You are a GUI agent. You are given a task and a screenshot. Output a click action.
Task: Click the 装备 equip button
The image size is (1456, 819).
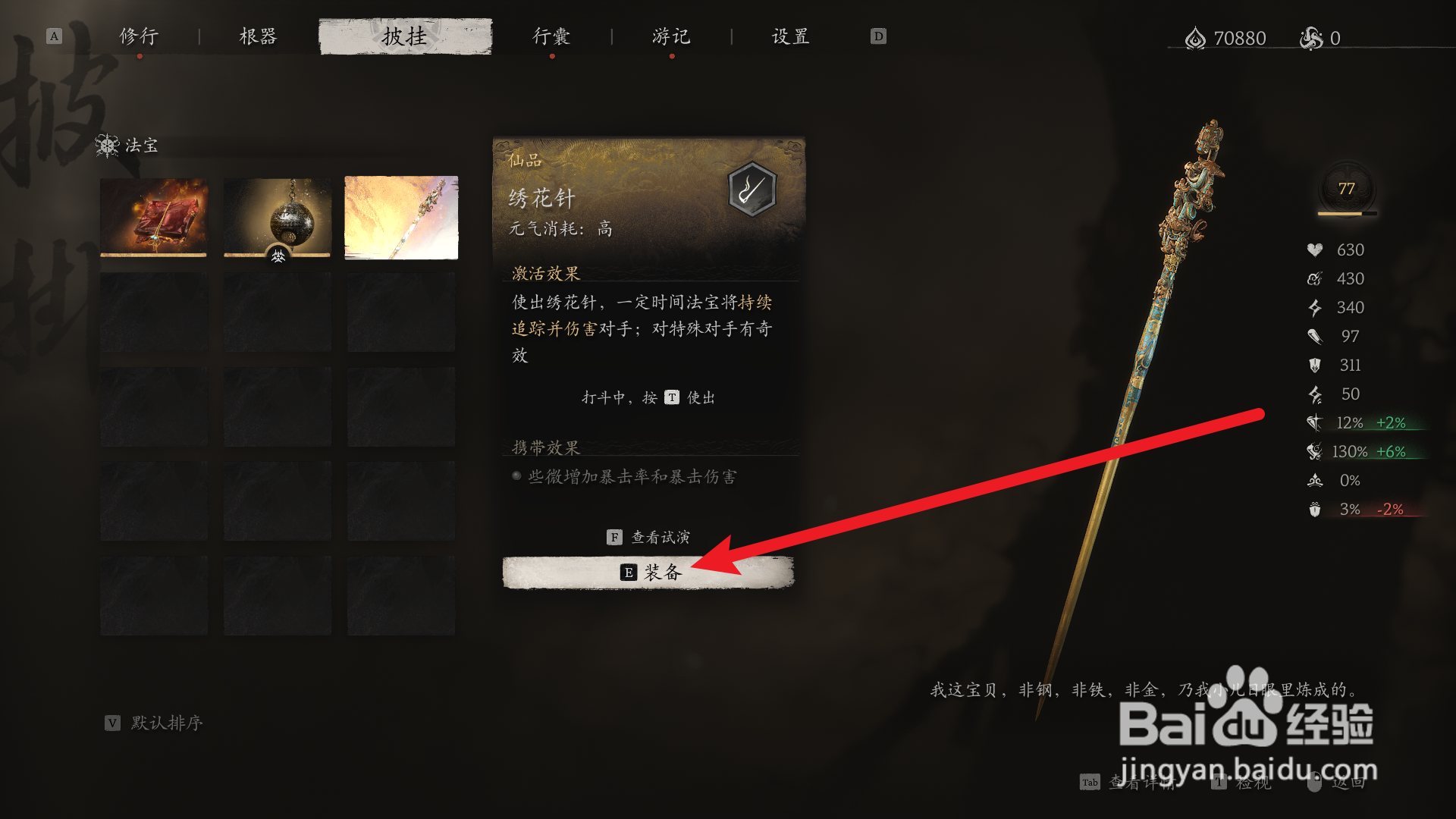[648, 573]
